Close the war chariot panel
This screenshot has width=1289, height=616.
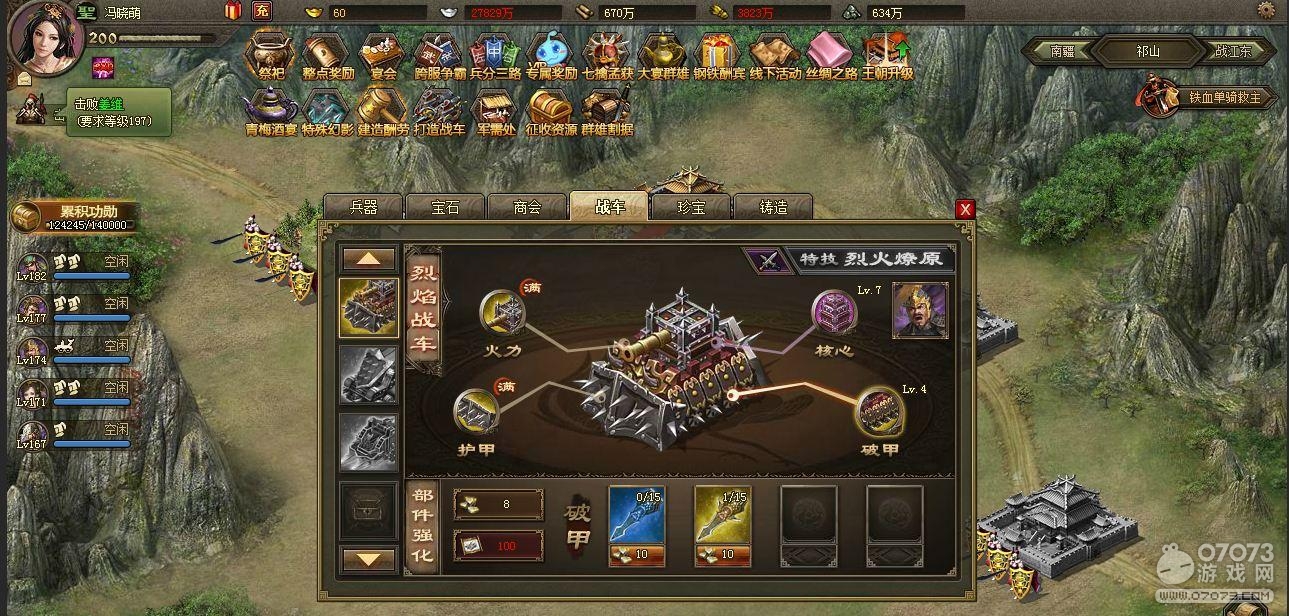pos(965,209)
